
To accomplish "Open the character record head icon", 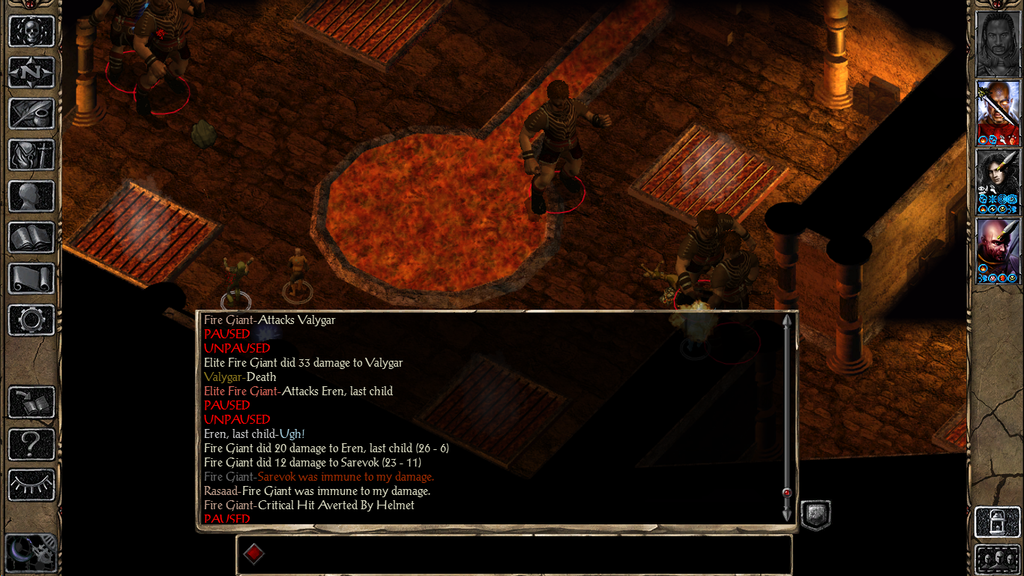I will [31, 196].
